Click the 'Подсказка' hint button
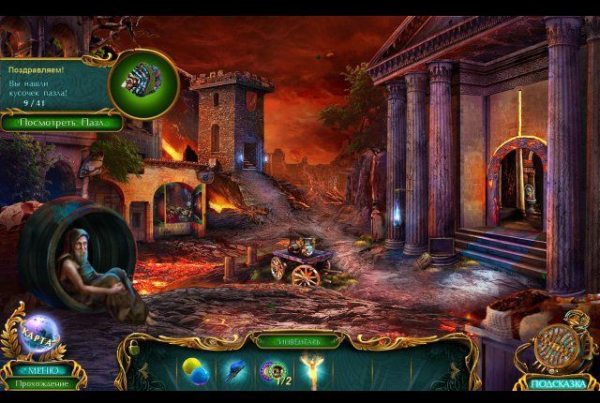Viewport: 600px width, 403px height. pyautogui.click(x=556, y=383)
